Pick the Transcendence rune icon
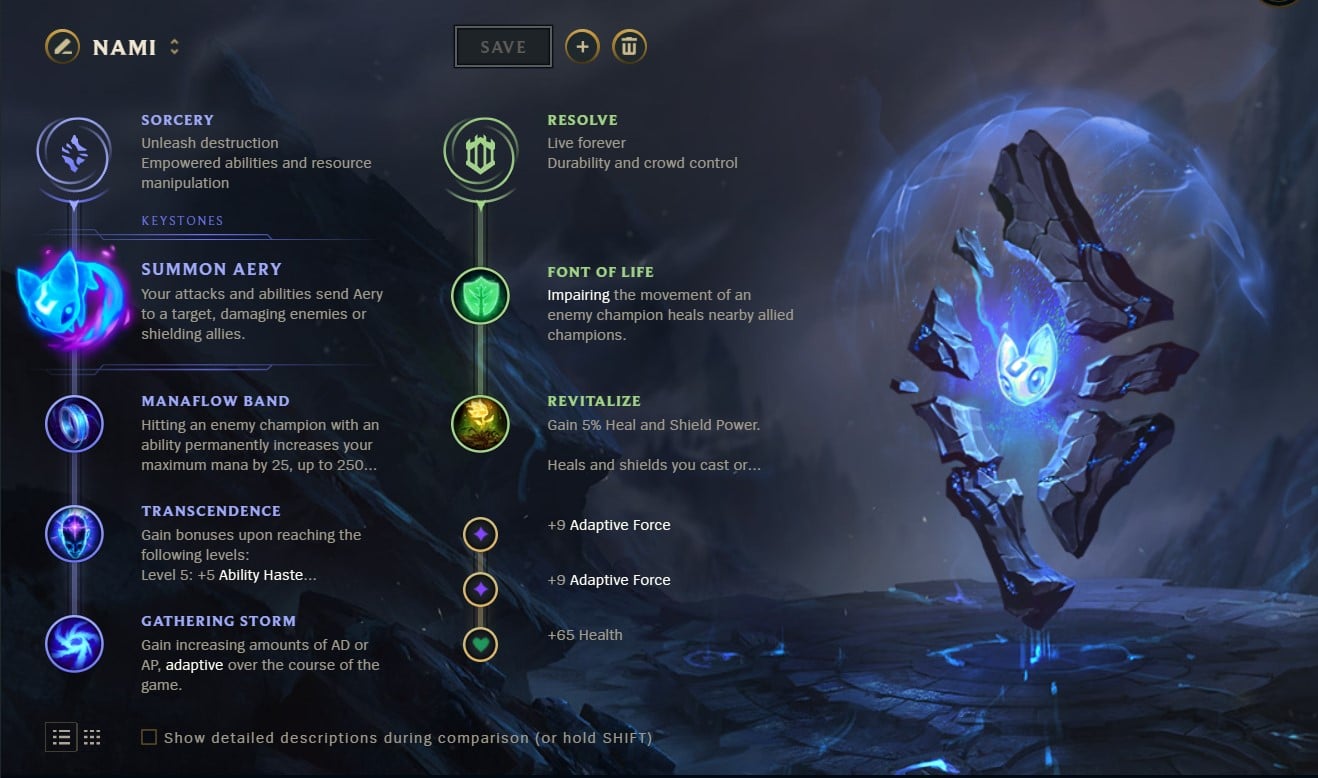Viewport: 1318px width, 778px height. click(75, 534)
